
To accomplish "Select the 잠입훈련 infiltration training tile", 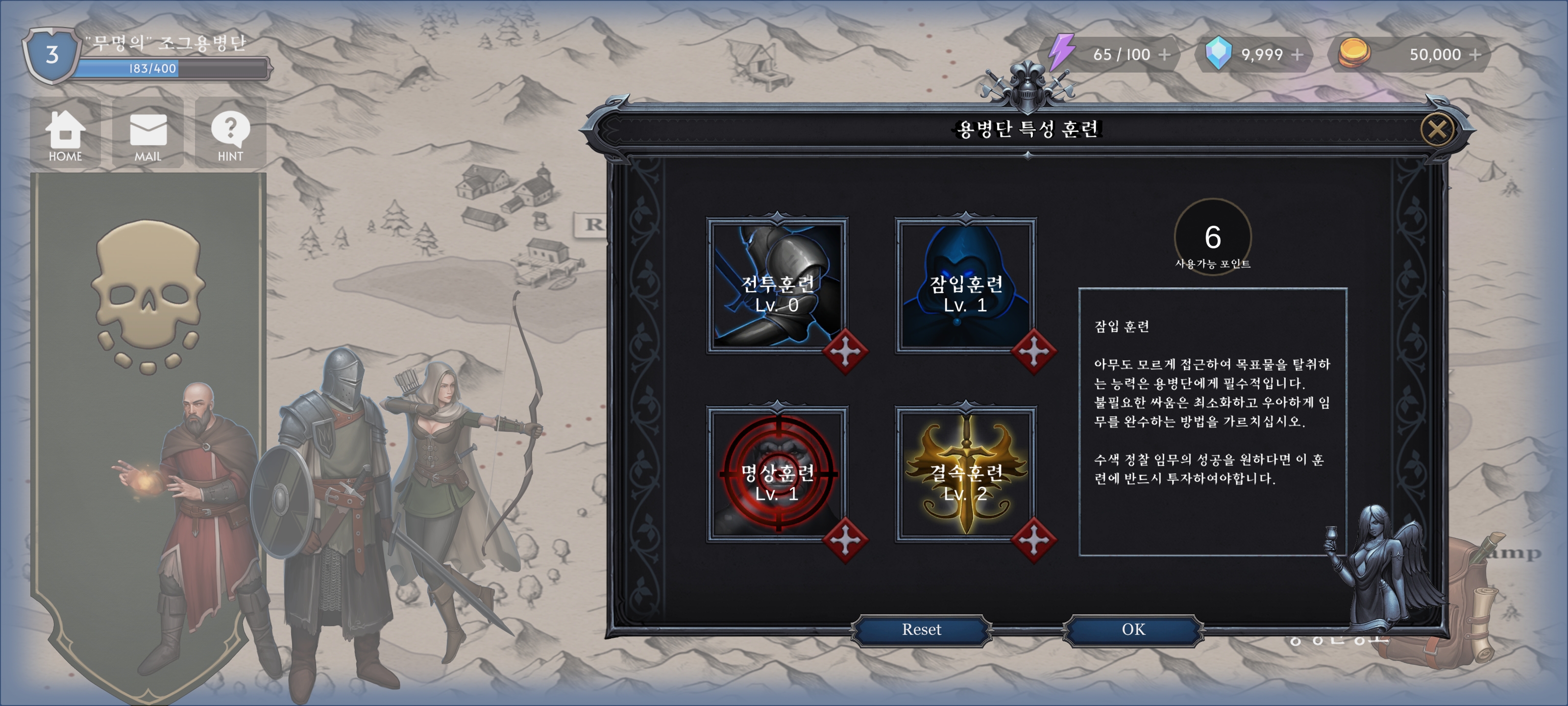I will click(965, 285).
